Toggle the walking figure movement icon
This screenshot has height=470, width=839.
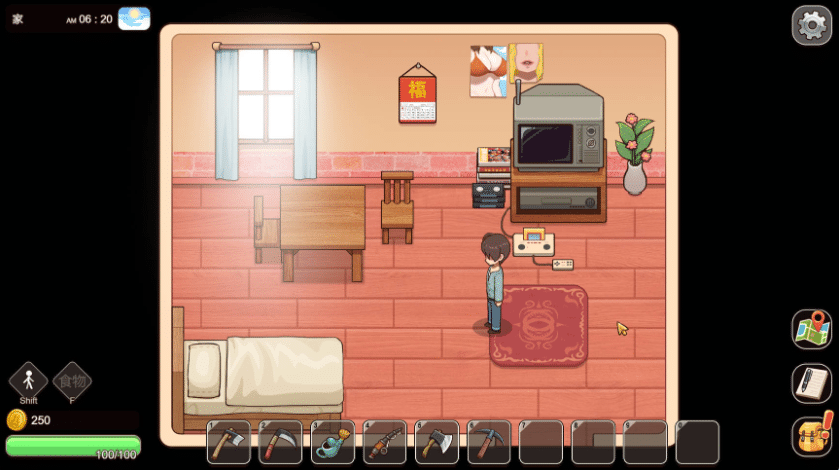pyautogui.click(x=28, y=380)
